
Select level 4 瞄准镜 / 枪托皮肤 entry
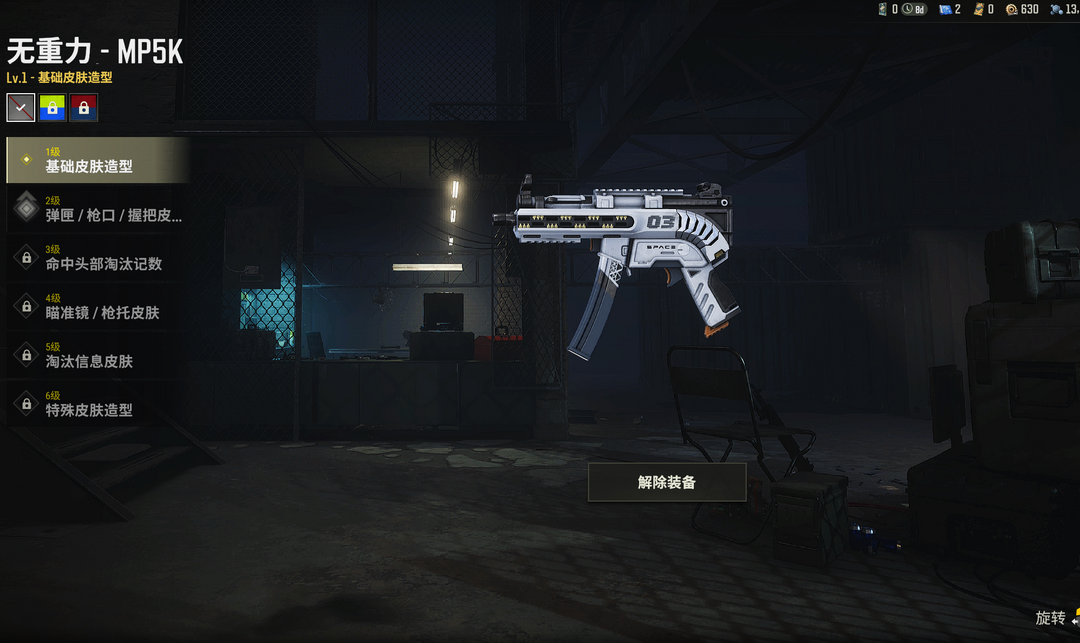[x=97, y=306]
